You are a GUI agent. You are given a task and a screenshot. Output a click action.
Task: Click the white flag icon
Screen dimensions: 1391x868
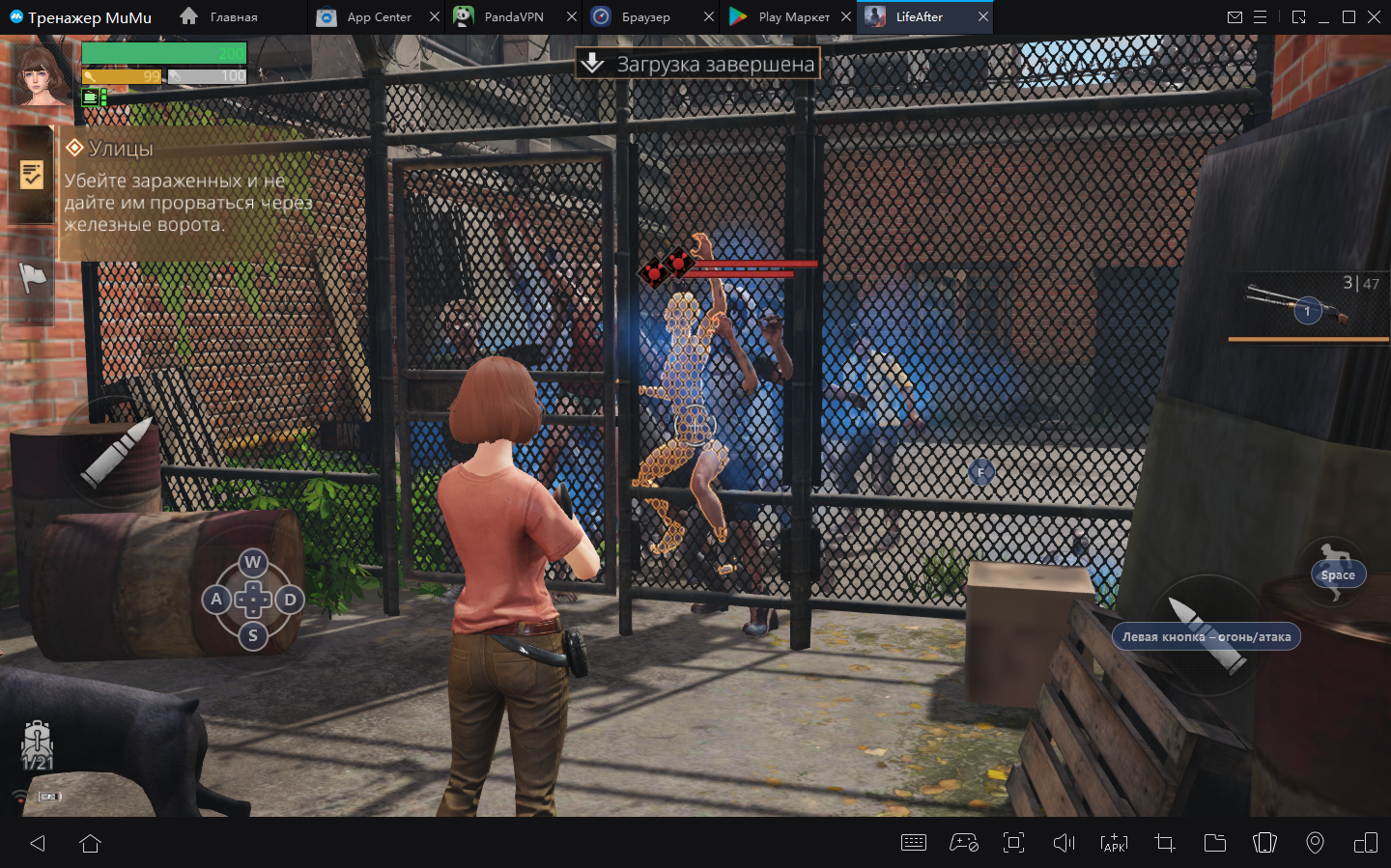pyautogui.click(x=32, y=278)
